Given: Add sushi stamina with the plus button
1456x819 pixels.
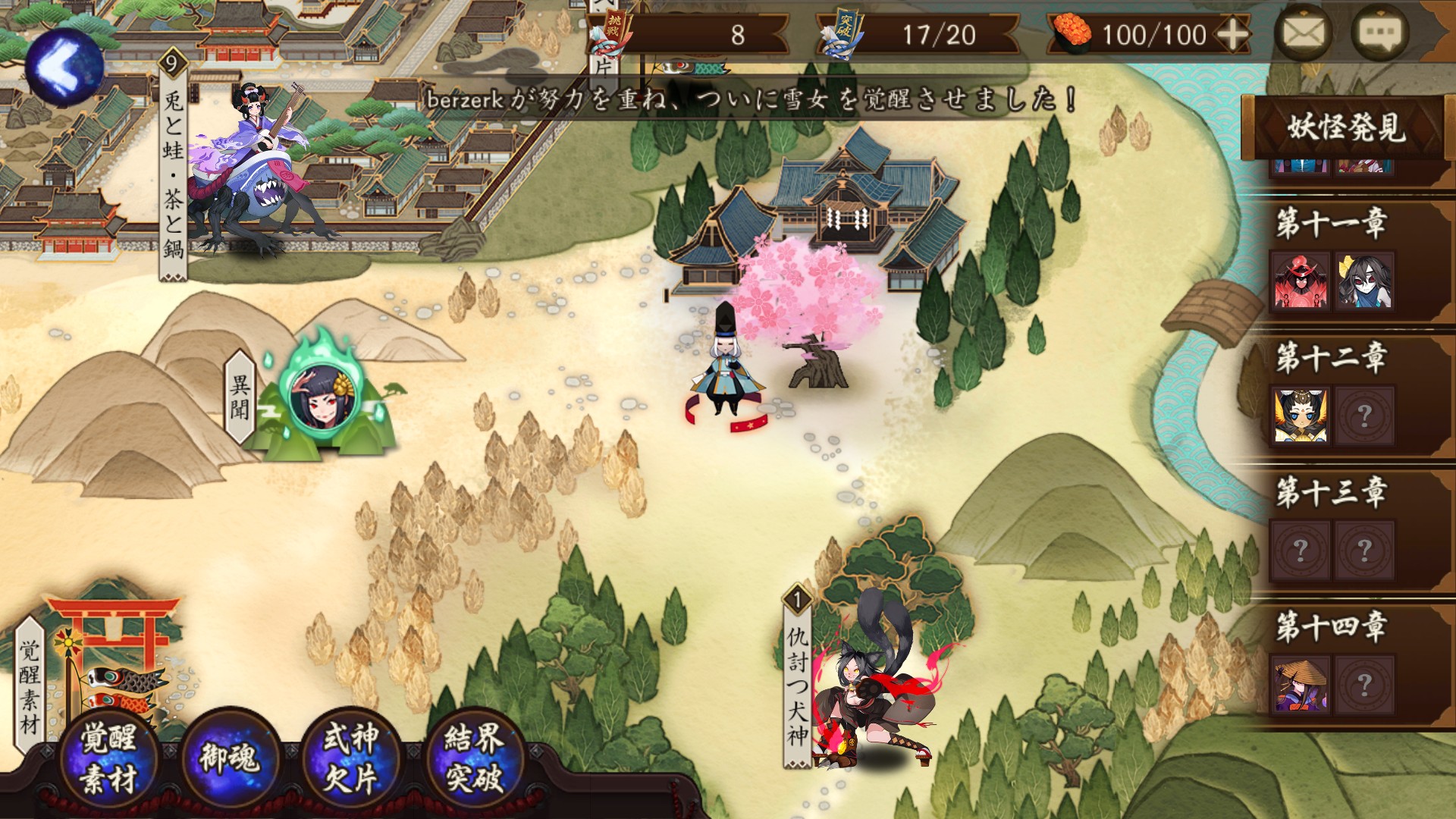Looking at the screenshot, I should click(1232, 35).
